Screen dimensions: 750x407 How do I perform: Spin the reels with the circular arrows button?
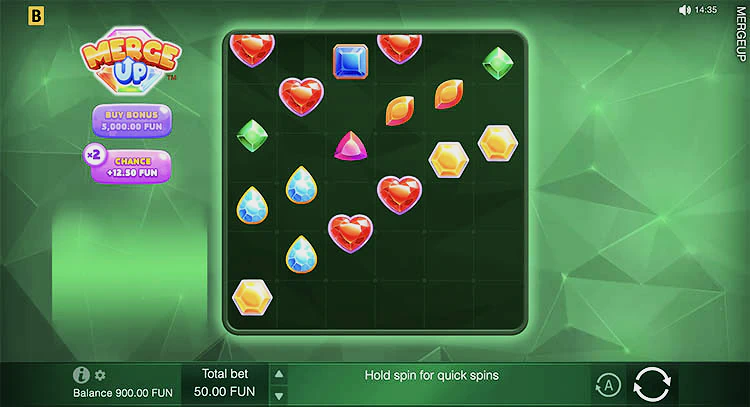pos(652,384)
